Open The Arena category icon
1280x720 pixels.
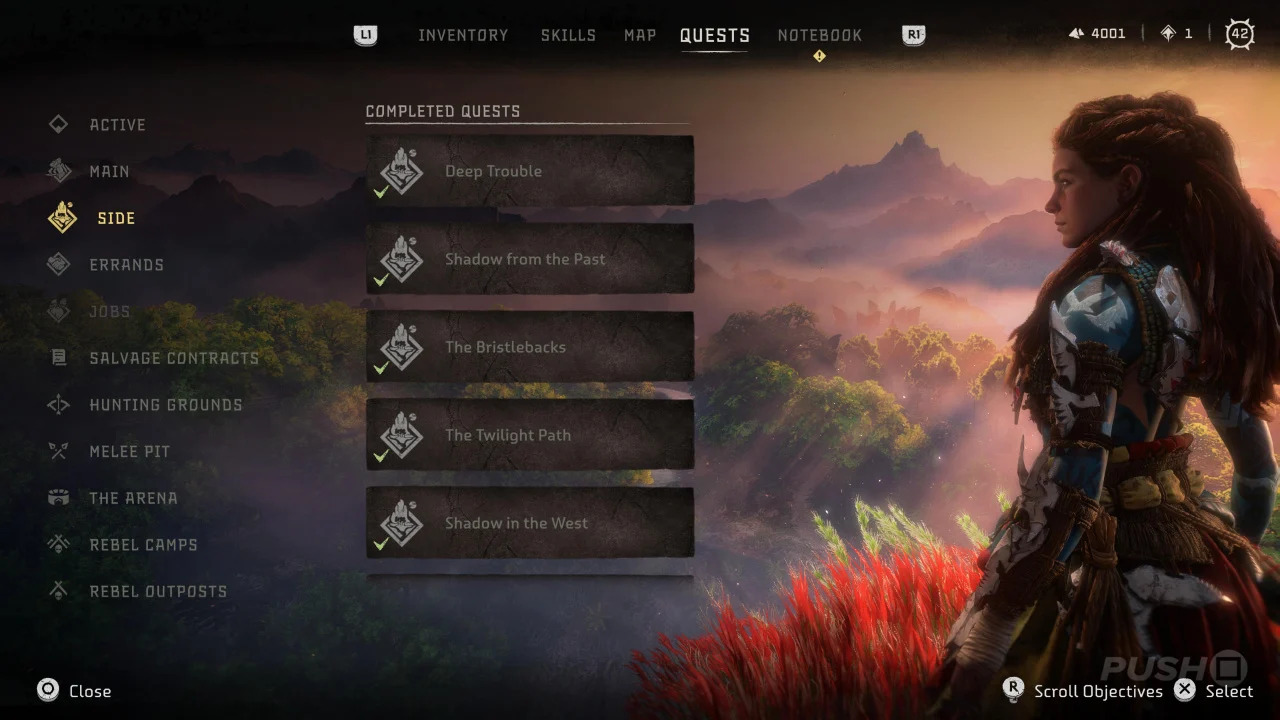(x=59, y=497)
